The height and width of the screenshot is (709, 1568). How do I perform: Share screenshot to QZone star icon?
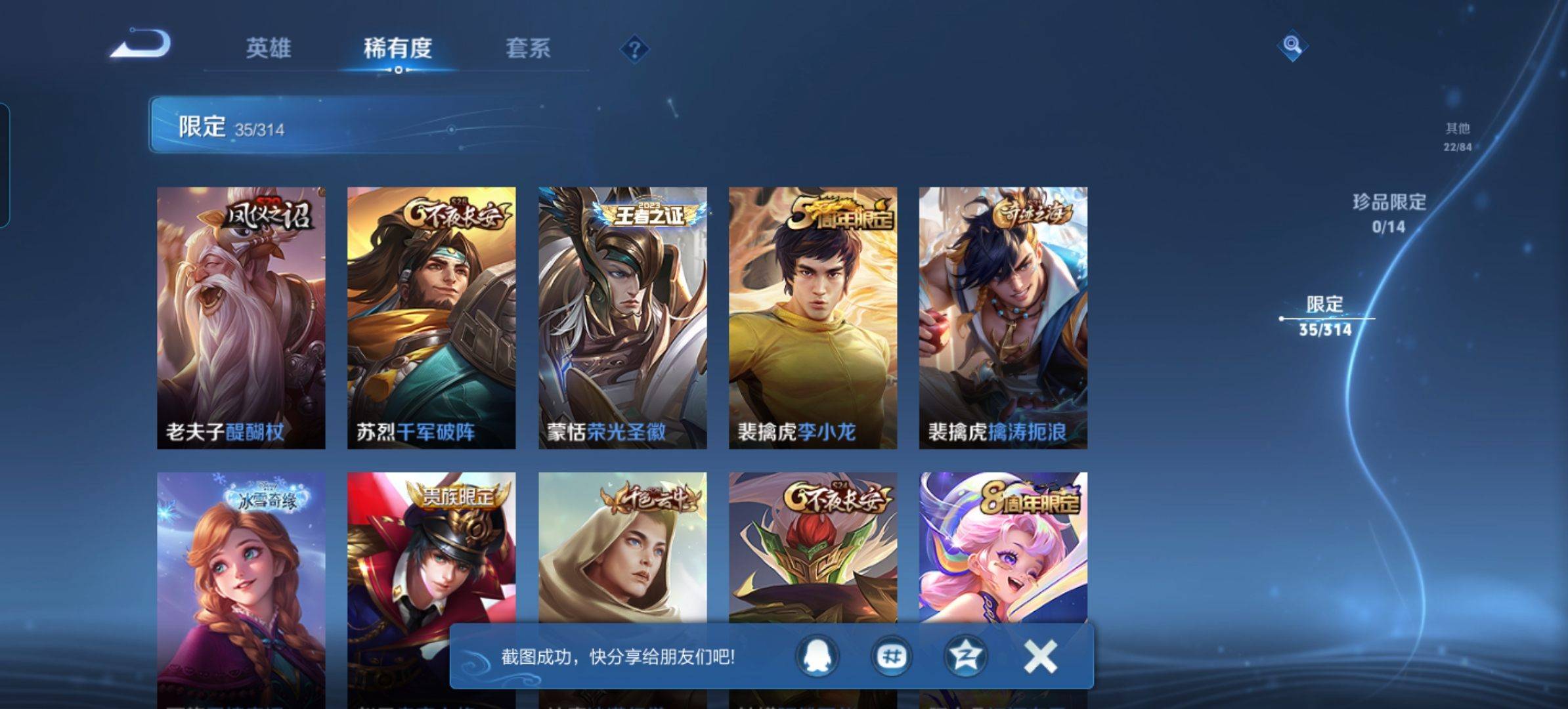(x=965, y=656)
